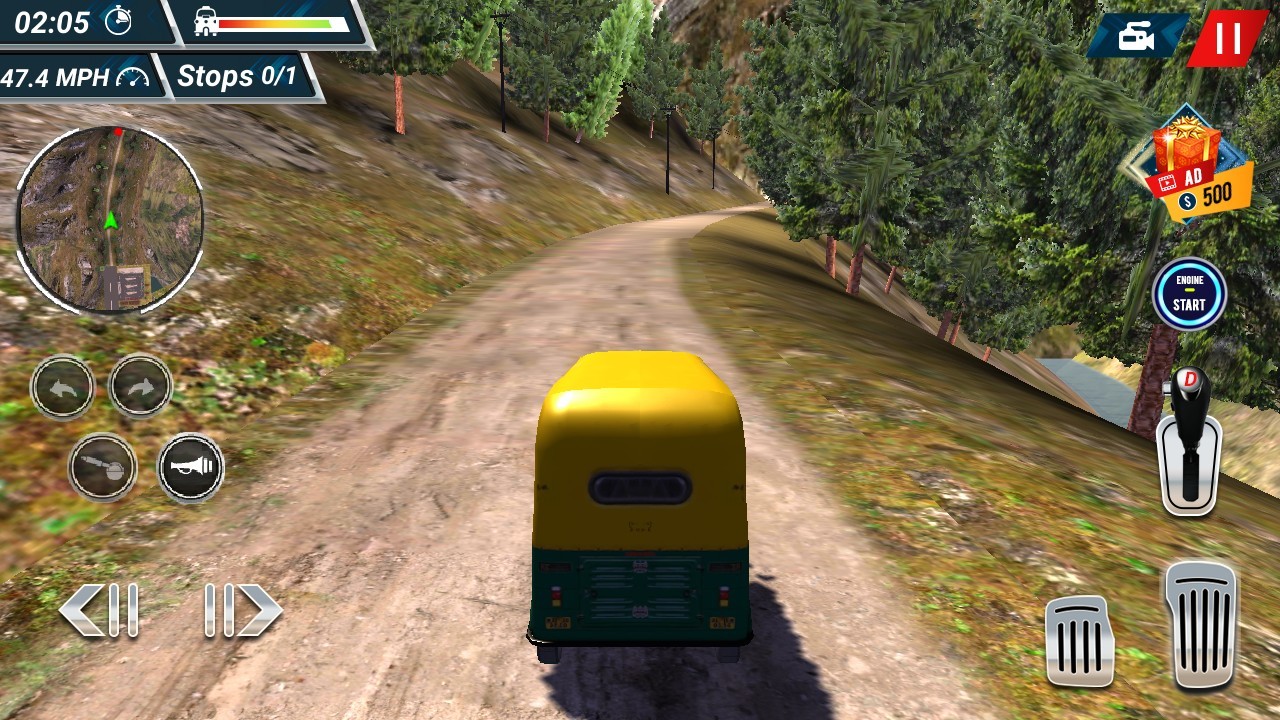Viewport: 1280px width, 720px height.
Task: Tap the Engine Start button
Action: pyautogui.click(x=1189, y=294)
